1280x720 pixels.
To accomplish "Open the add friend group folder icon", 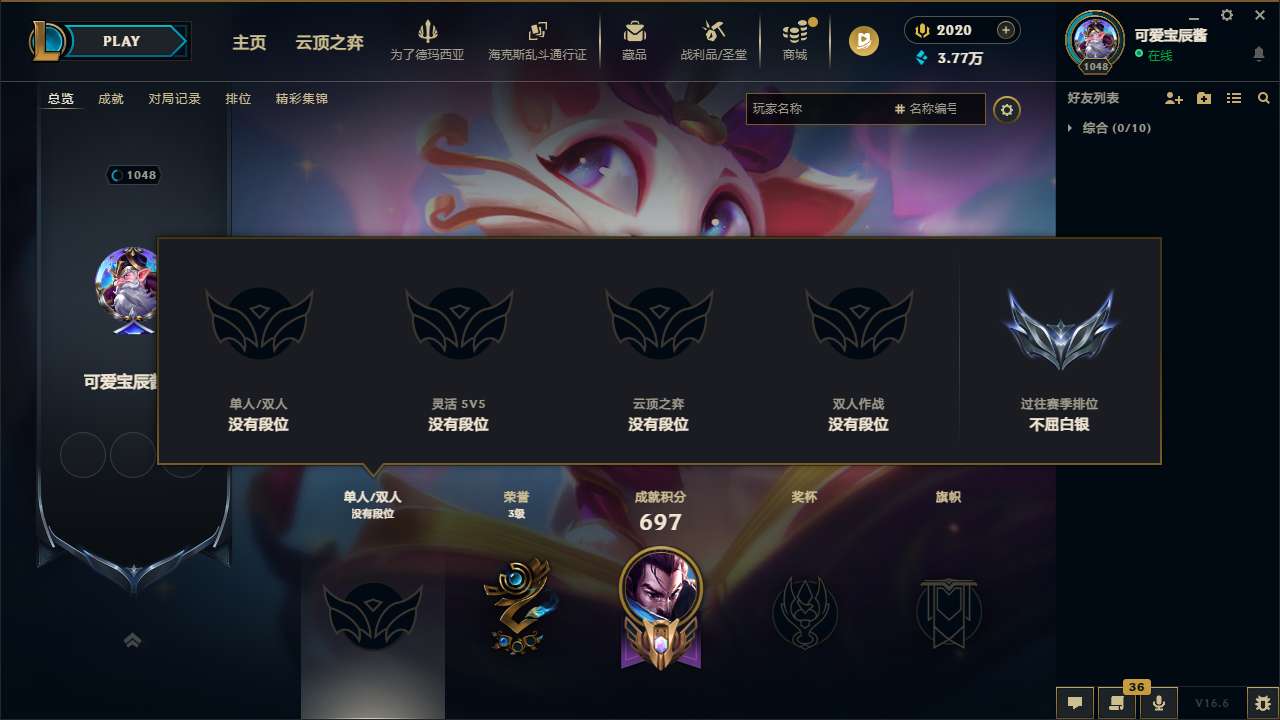I will coord(1203,98).
